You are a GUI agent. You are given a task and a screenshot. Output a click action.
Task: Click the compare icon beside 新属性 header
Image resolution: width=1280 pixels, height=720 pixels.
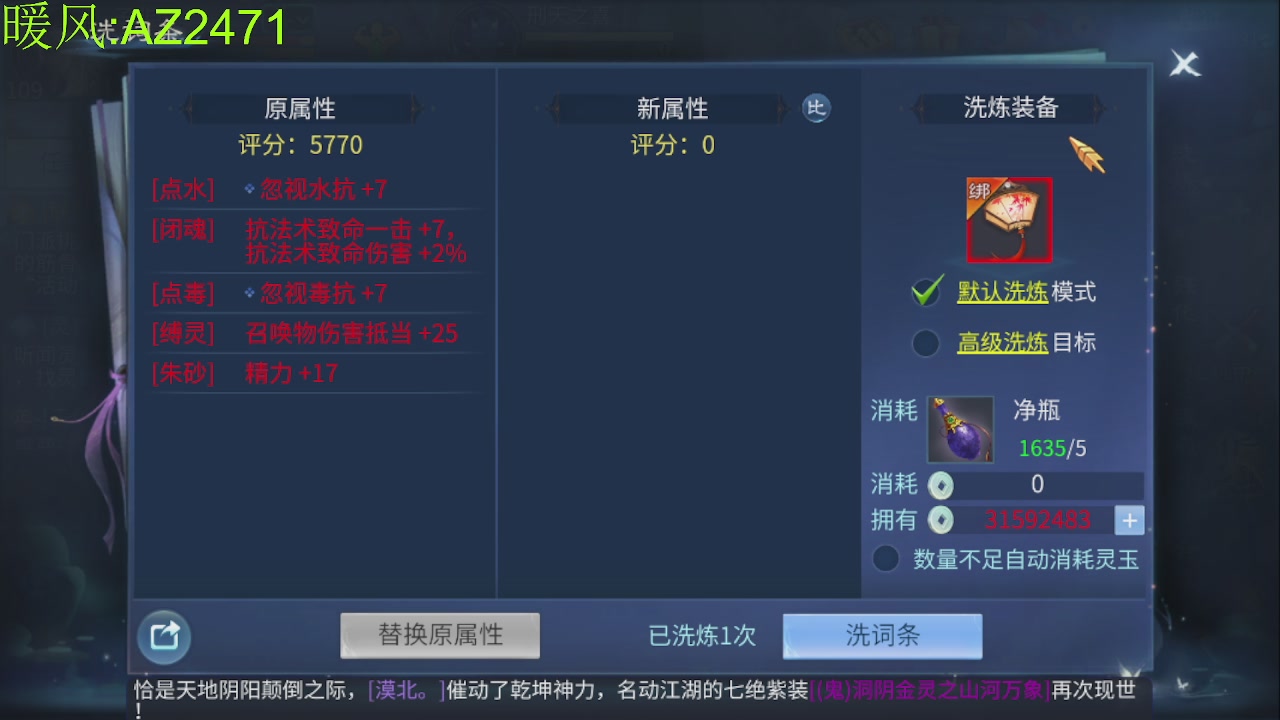pos(816,109)
